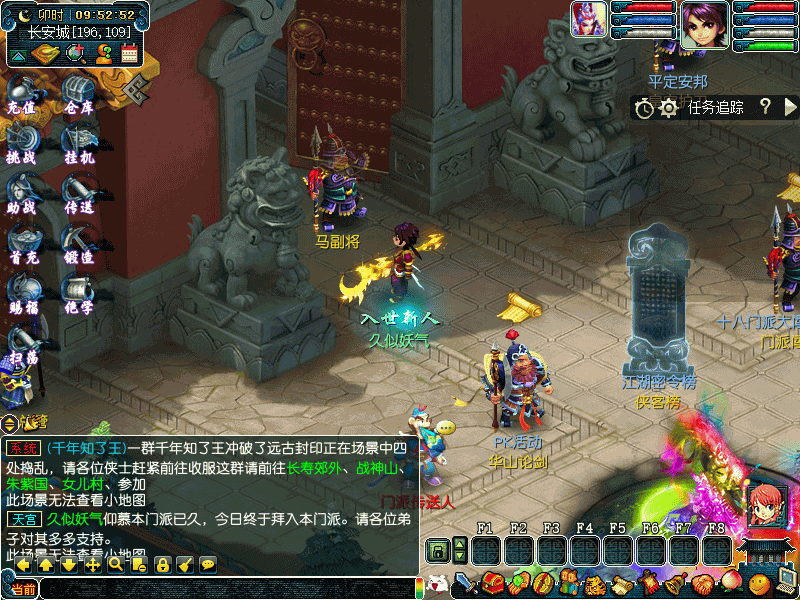Viewport: 800px width, 600px height.
Task: Open the 赐福 blessing icon
Action: pyautogui.click(x=21, y=294)
